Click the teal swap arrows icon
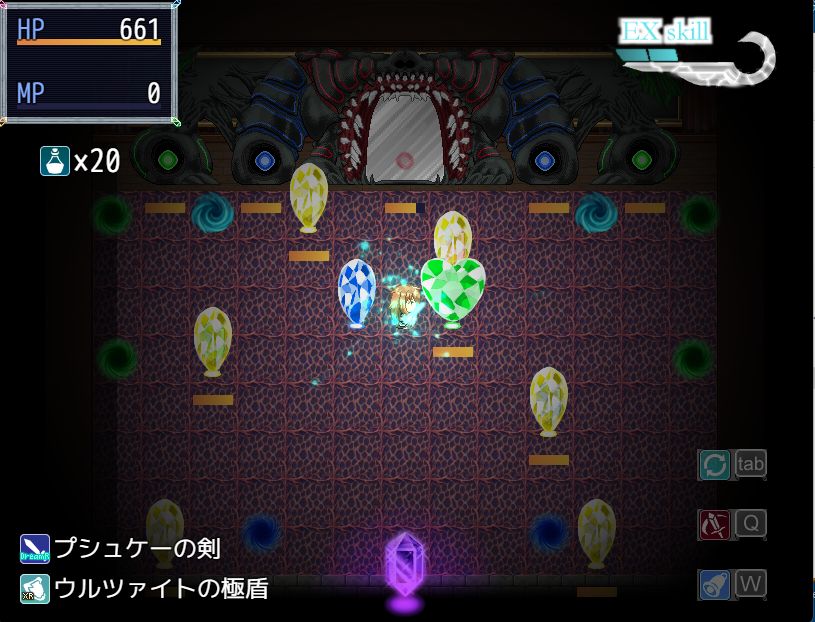This screenshot has width=815, height=622. click(714, 465)
